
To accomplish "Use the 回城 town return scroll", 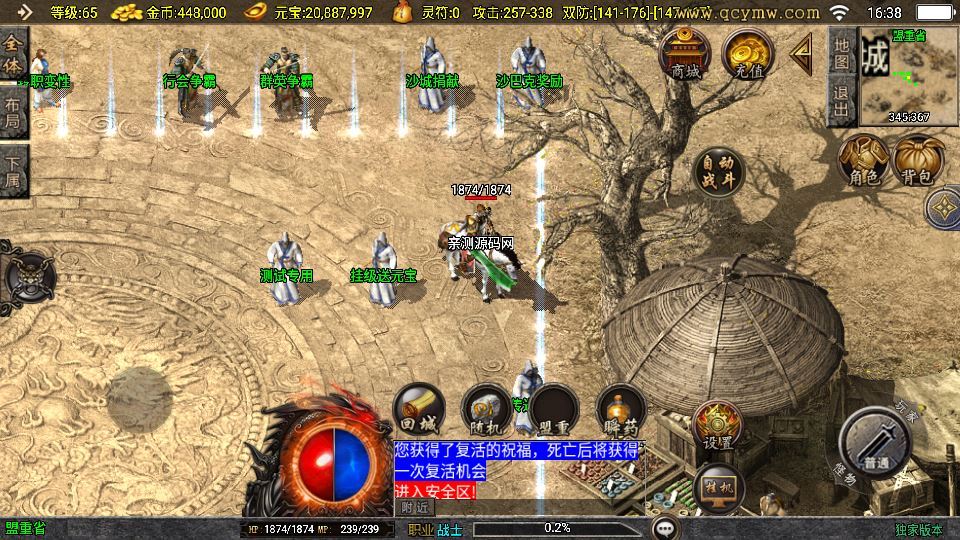I will pos(418,408).
